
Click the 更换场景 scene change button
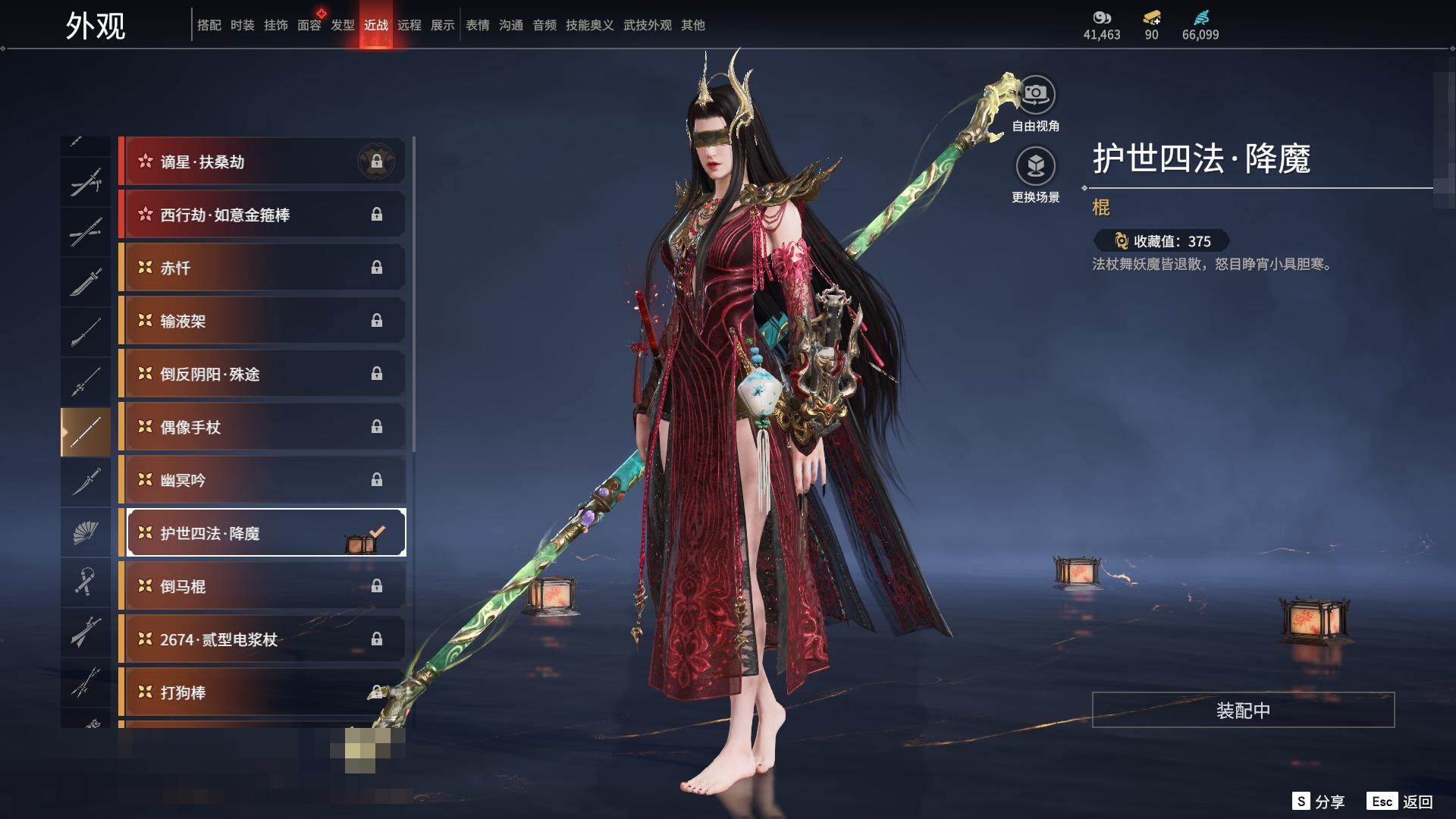tap(1035, 167)
